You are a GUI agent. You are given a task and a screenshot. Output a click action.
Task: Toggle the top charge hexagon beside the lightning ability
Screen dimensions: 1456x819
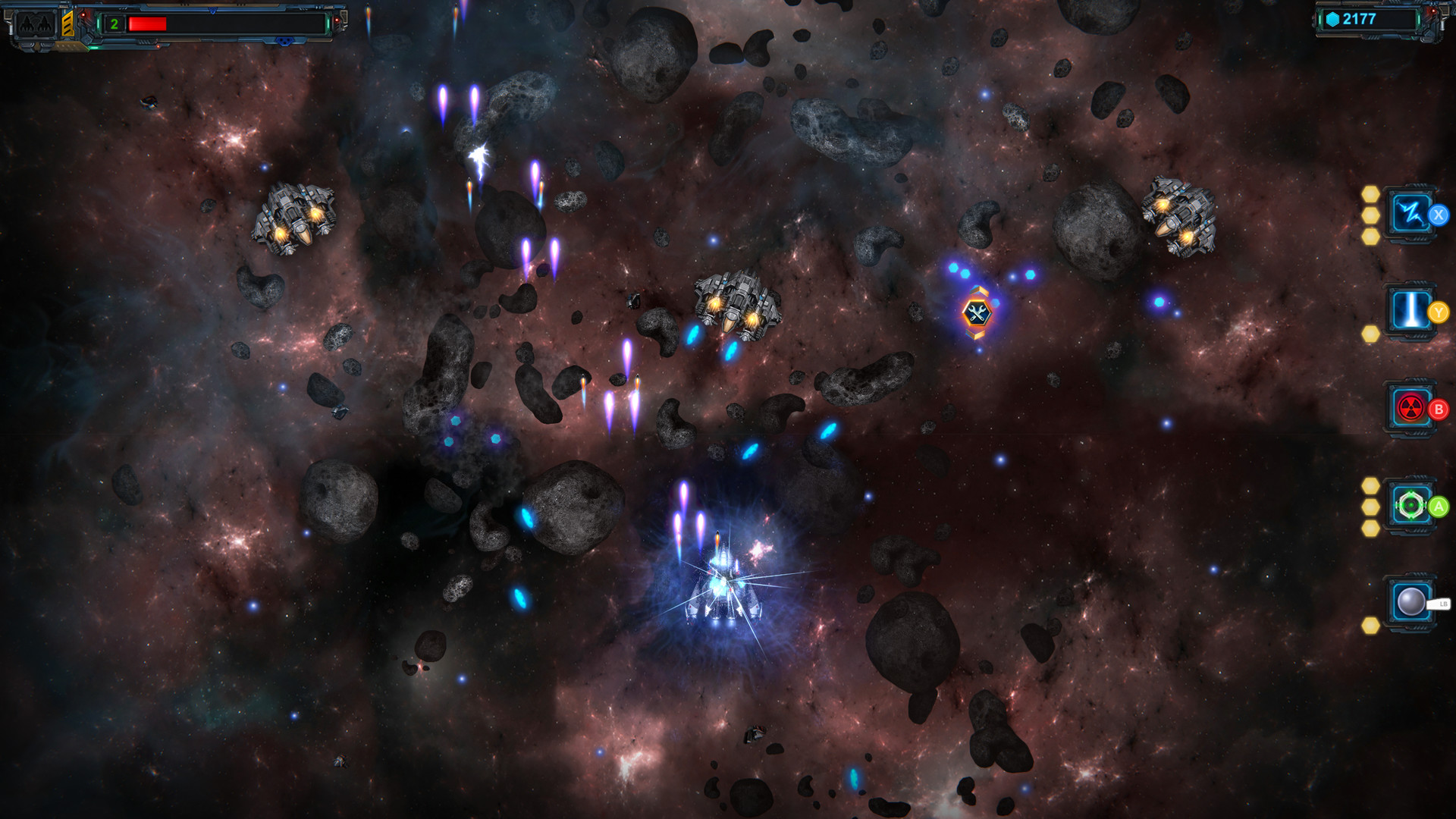1370,195
